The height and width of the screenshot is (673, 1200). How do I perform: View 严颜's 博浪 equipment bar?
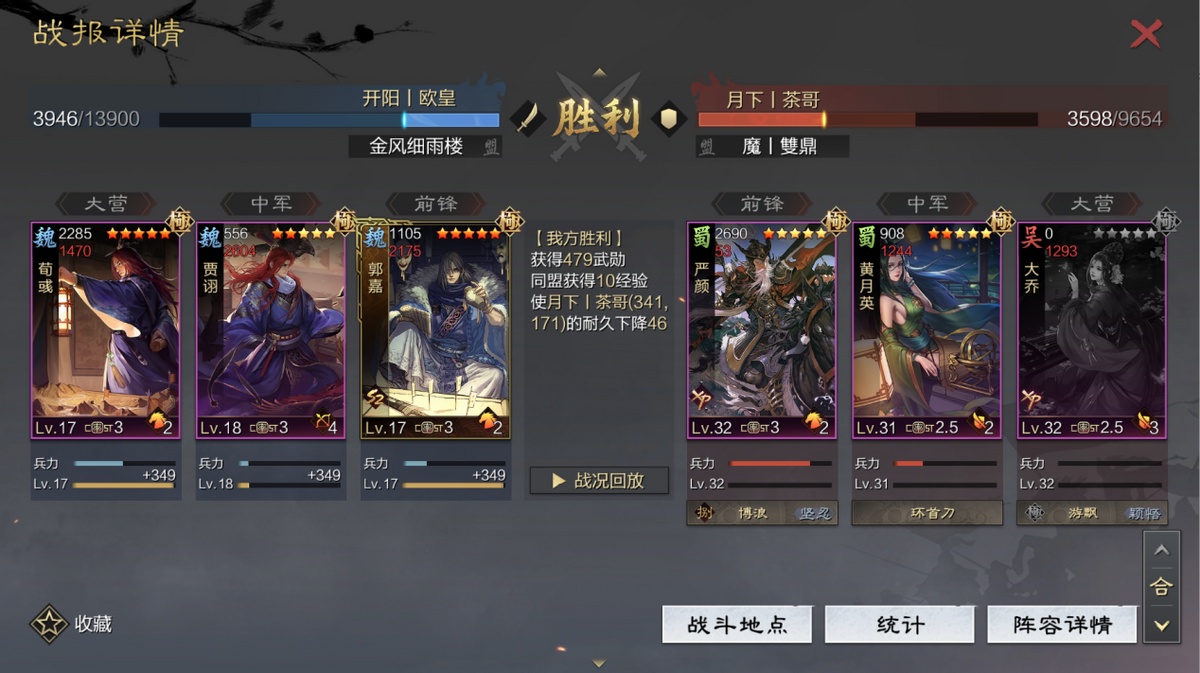(x=762, y=513)
